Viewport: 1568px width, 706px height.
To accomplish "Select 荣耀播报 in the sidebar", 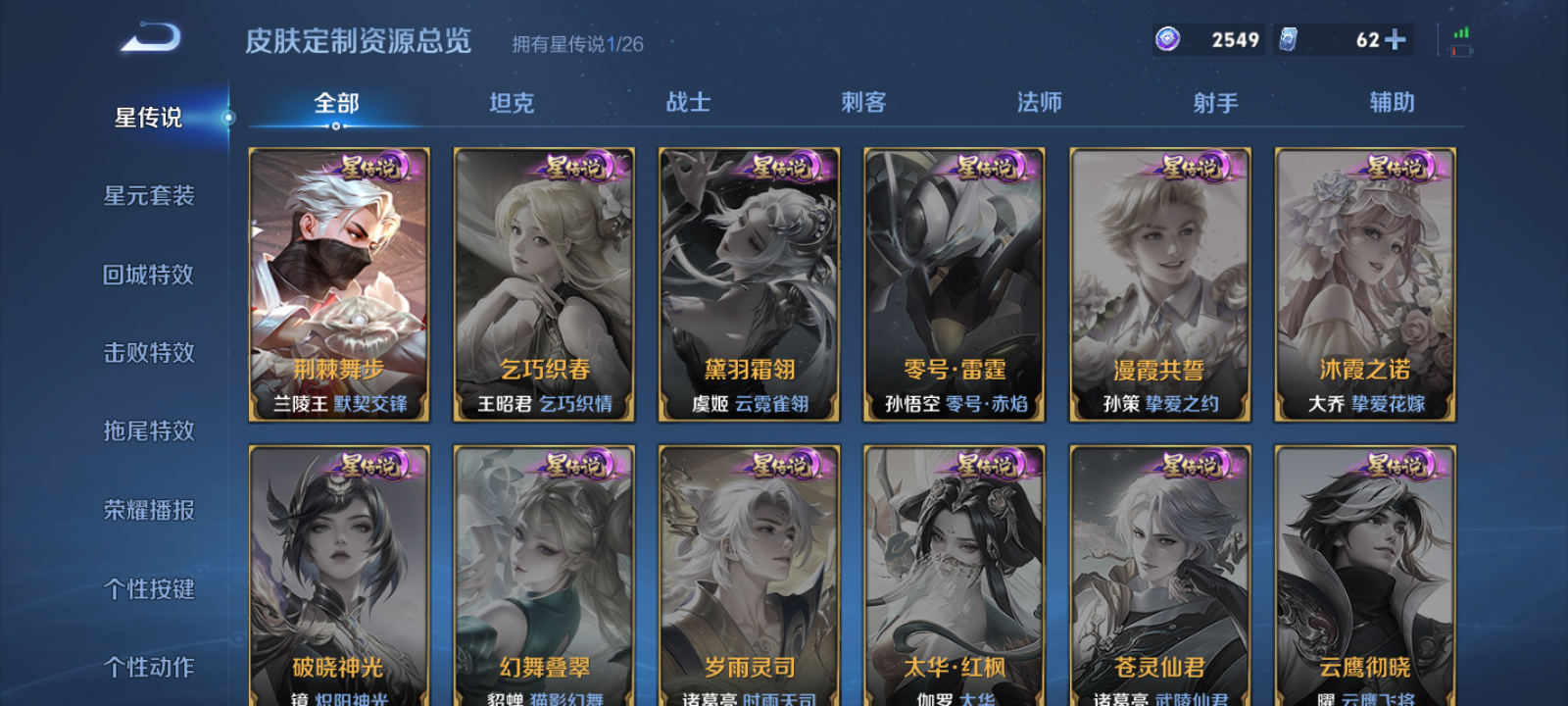I will 149,510.
